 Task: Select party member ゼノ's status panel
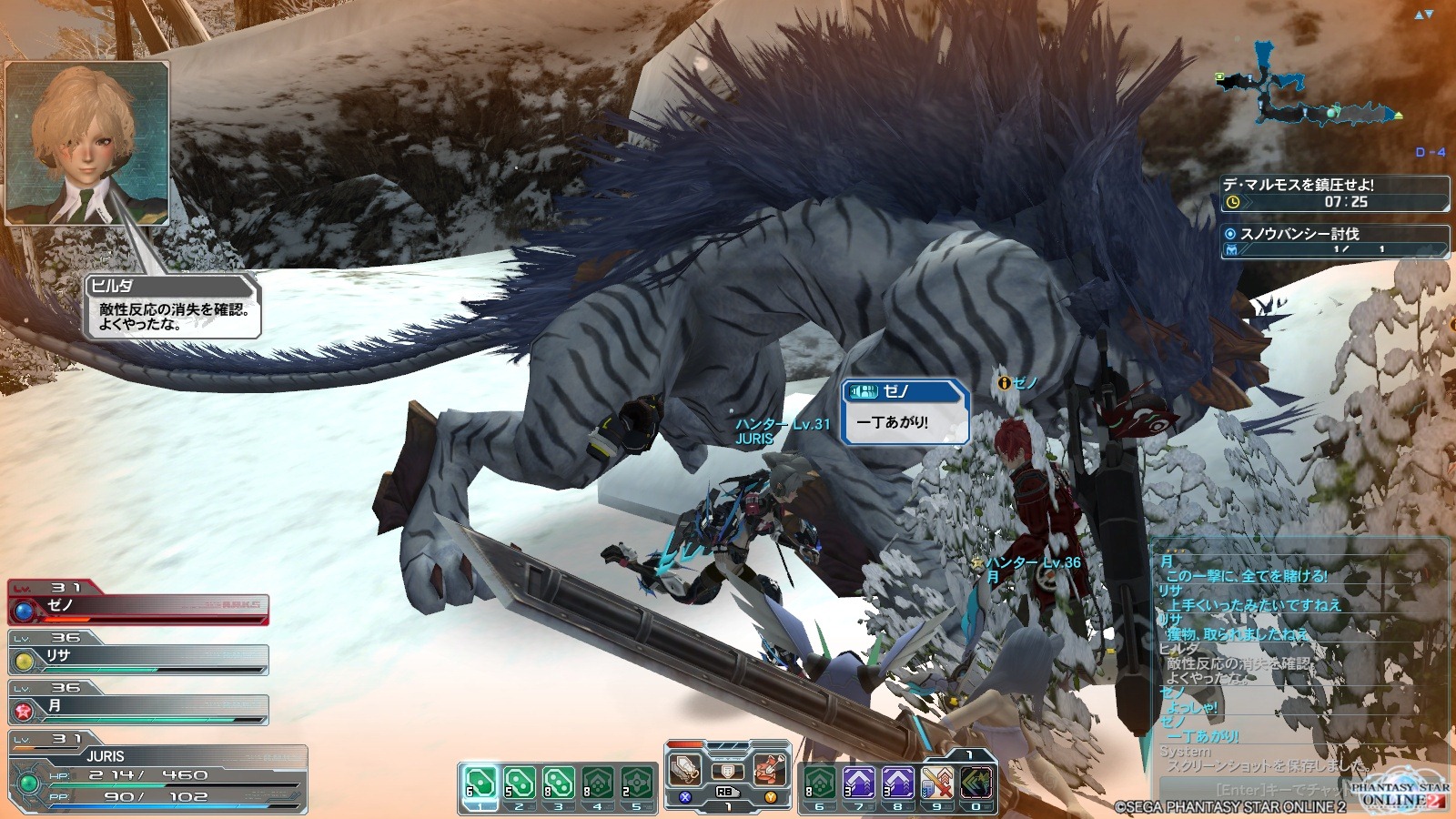point(138,605)
